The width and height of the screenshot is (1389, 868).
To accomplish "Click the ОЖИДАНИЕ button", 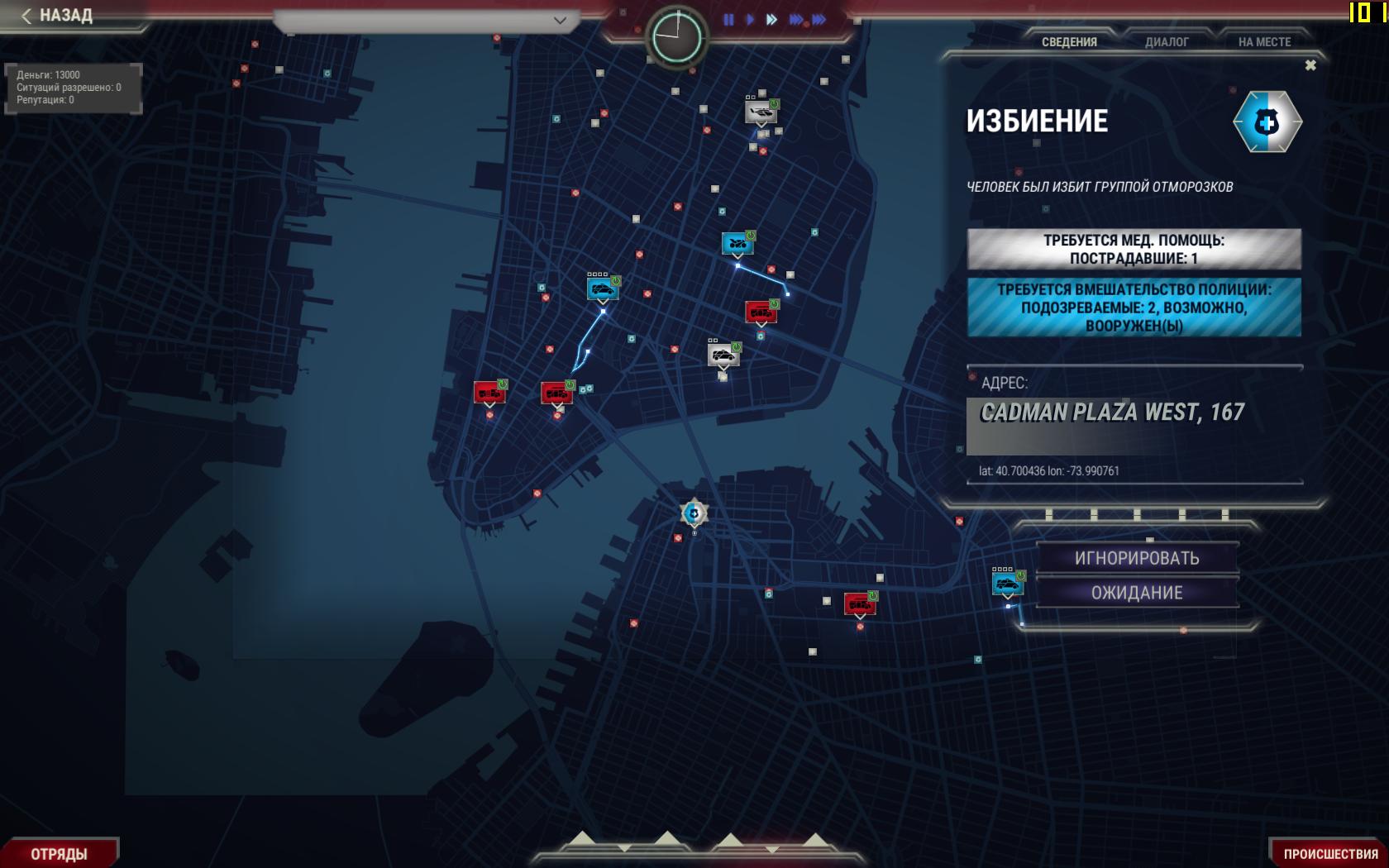I will point(1137,593).
